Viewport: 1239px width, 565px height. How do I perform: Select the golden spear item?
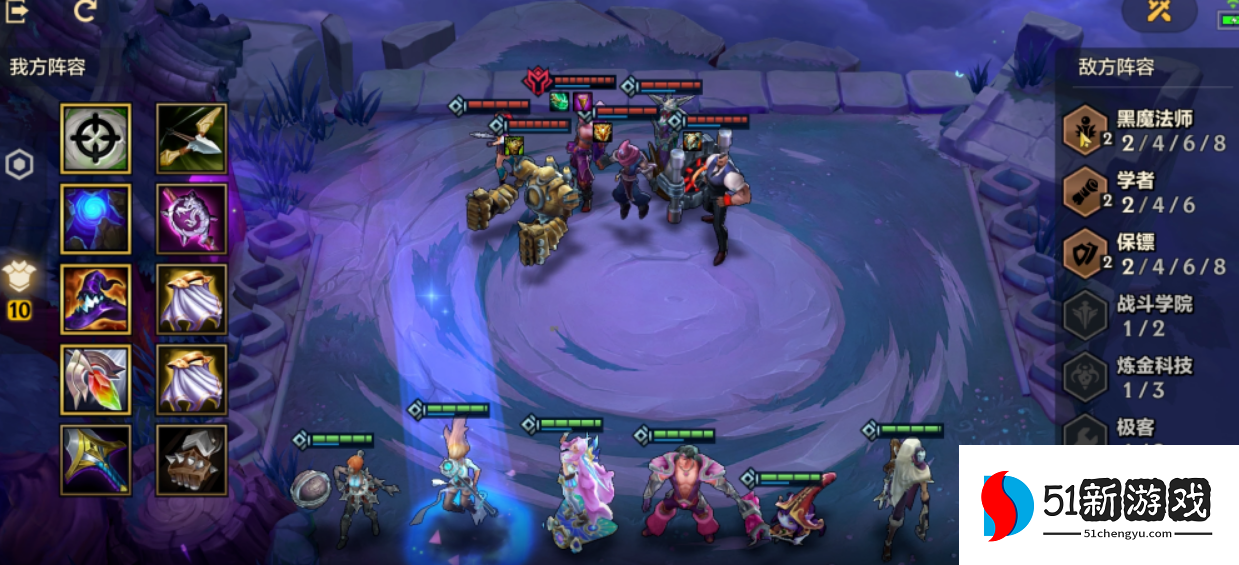(95, 459)
